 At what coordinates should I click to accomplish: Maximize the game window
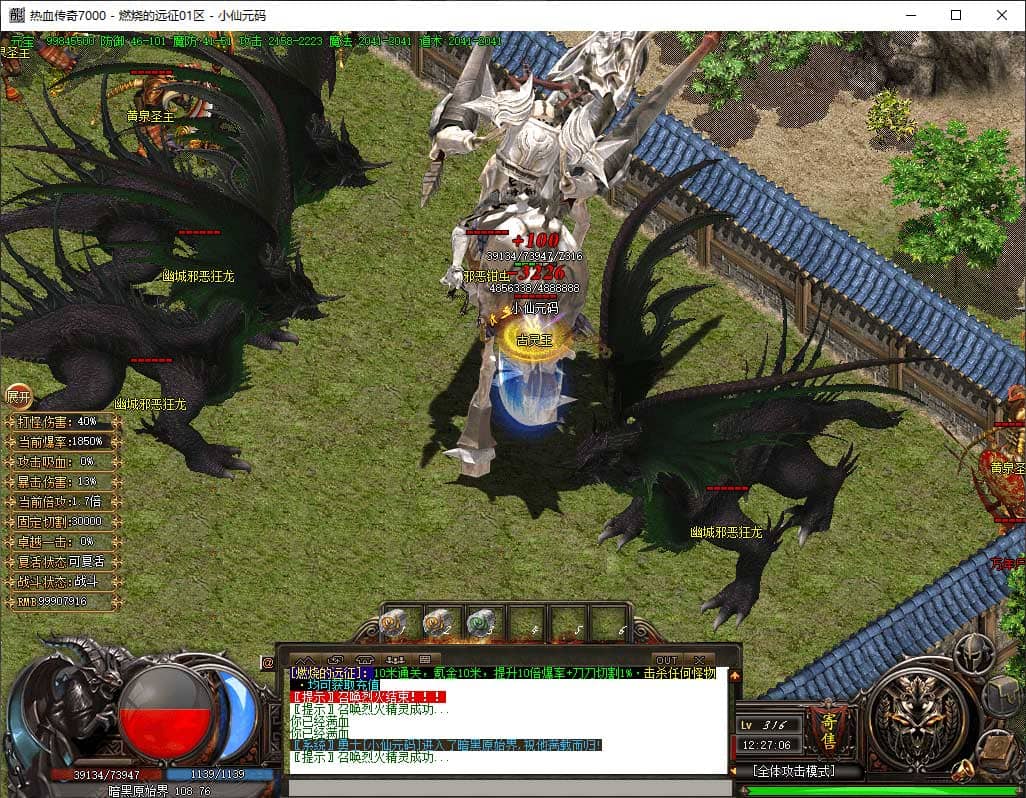coord(956,15)
